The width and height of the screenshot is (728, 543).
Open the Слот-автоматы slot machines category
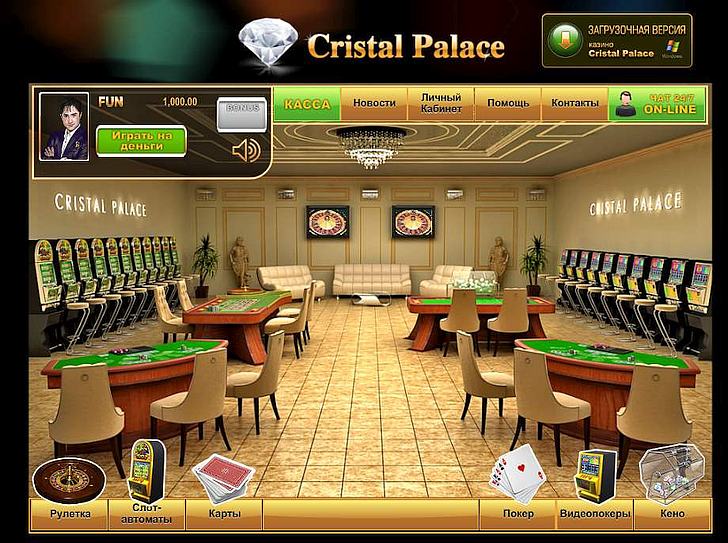[152, 514]
